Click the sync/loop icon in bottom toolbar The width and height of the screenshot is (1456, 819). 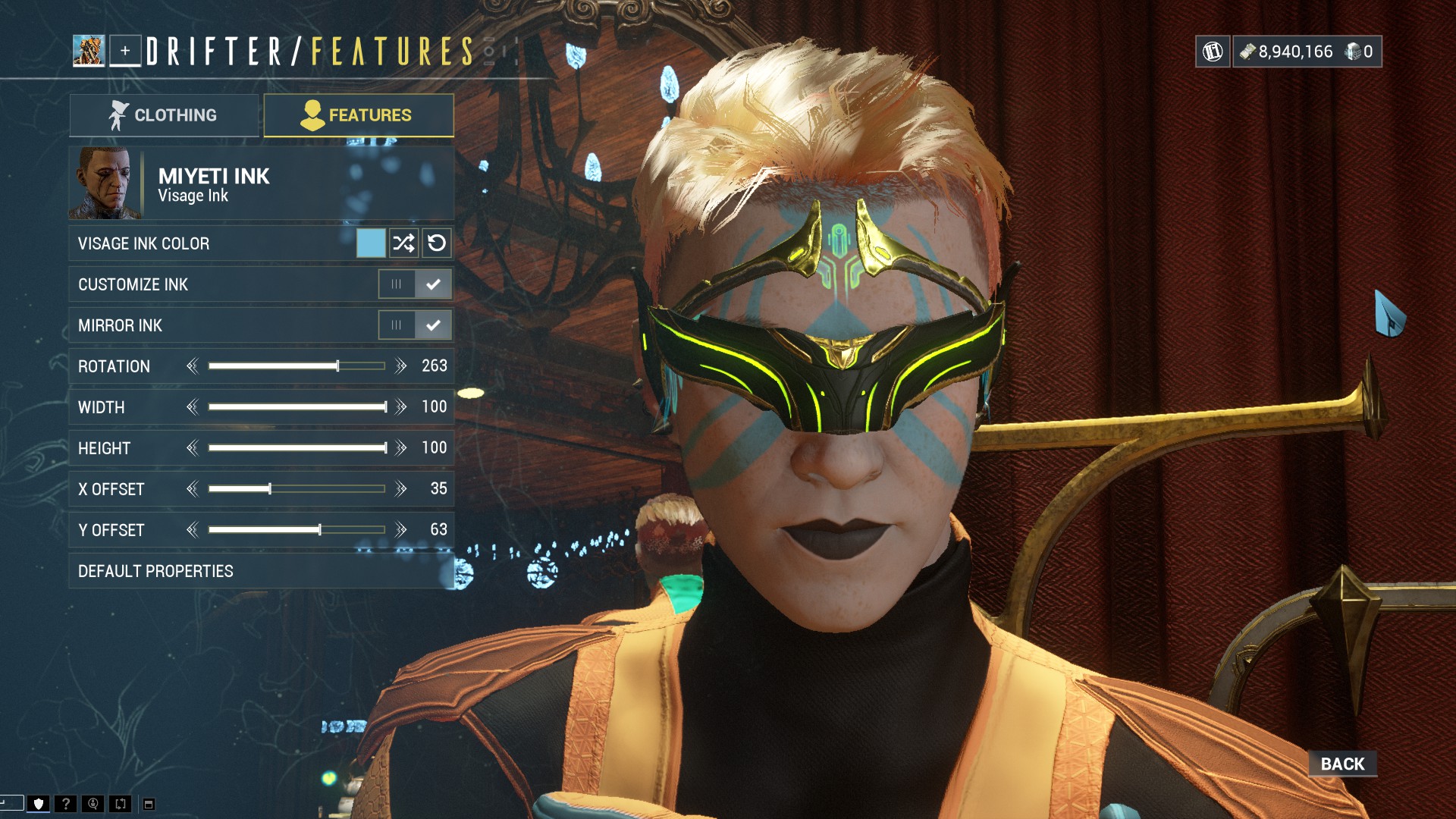[x=121, y=805]
